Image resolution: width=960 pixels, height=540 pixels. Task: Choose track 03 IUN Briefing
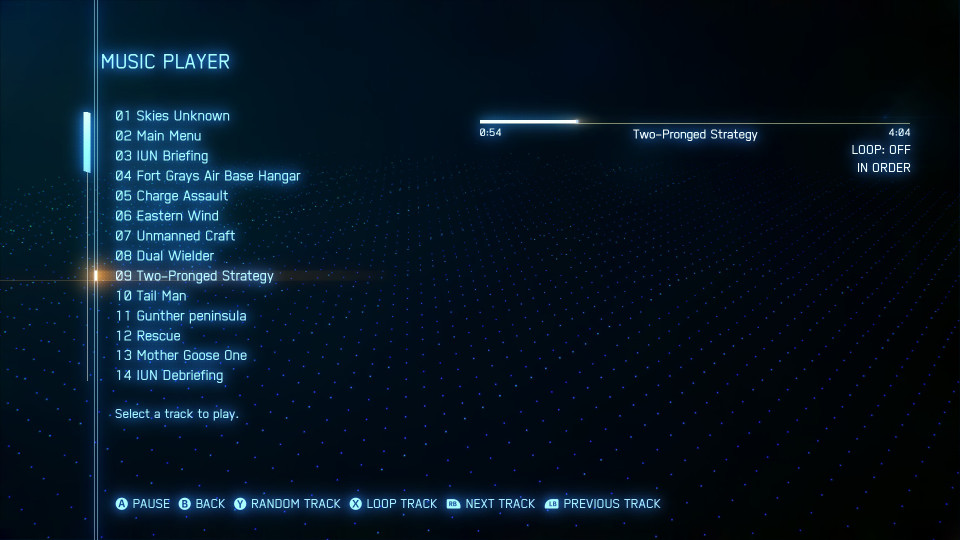pos(161,156)
